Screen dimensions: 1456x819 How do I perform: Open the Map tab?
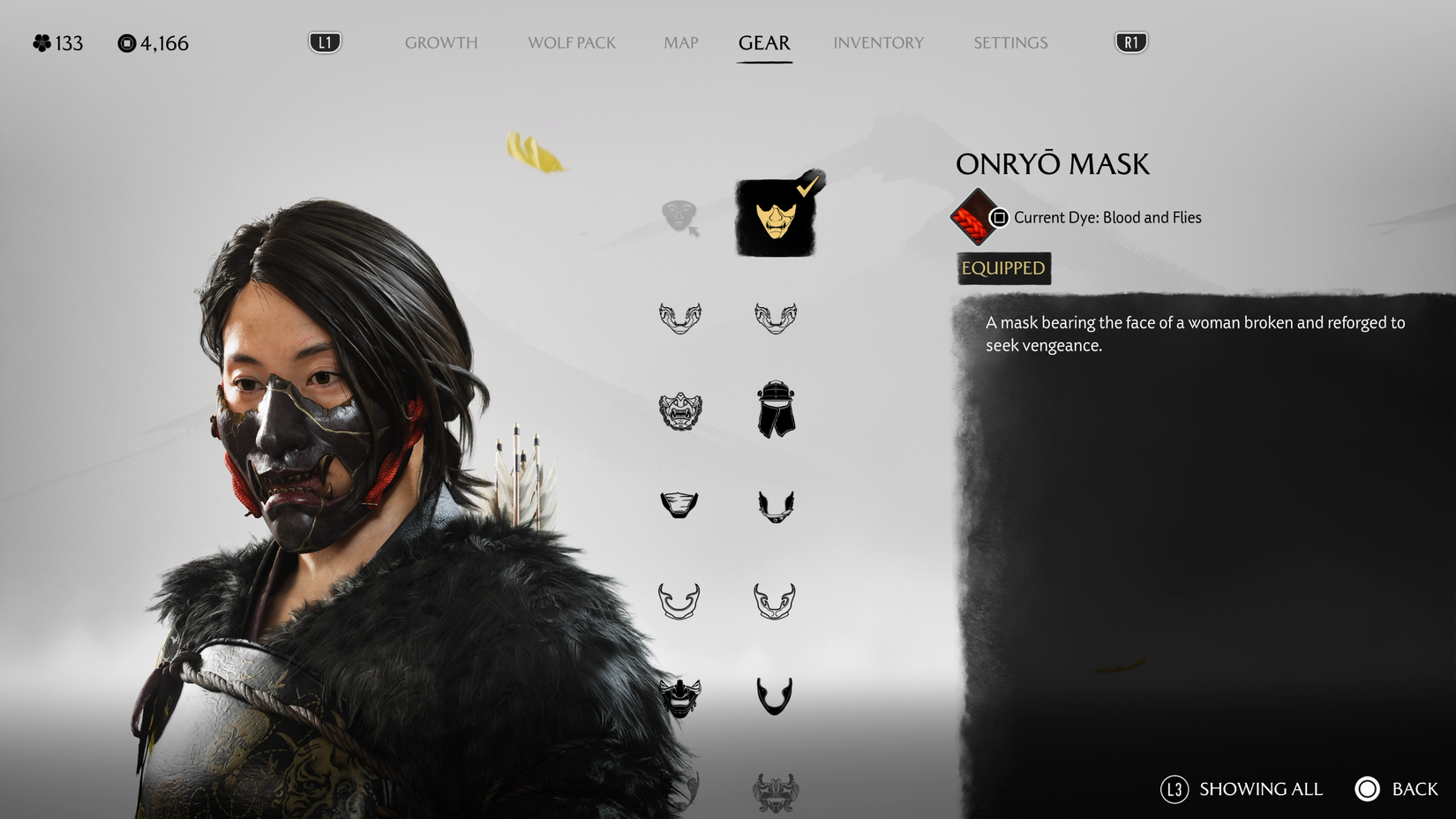679,42
